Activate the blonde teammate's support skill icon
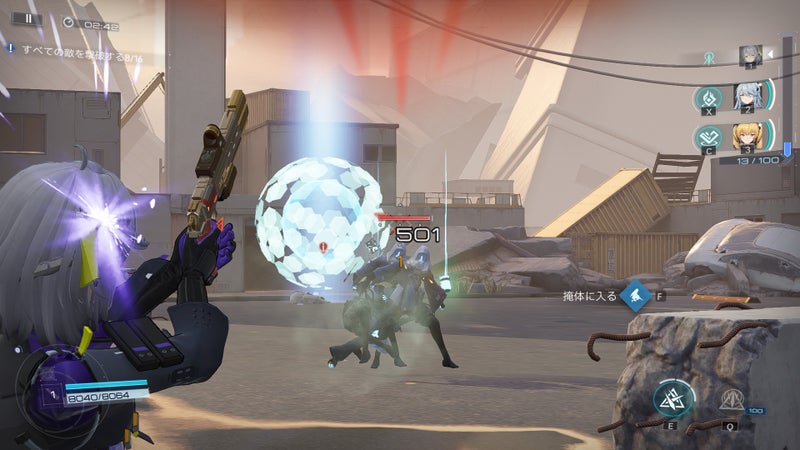This screenshot has width=800, height=450. point(708,140)
